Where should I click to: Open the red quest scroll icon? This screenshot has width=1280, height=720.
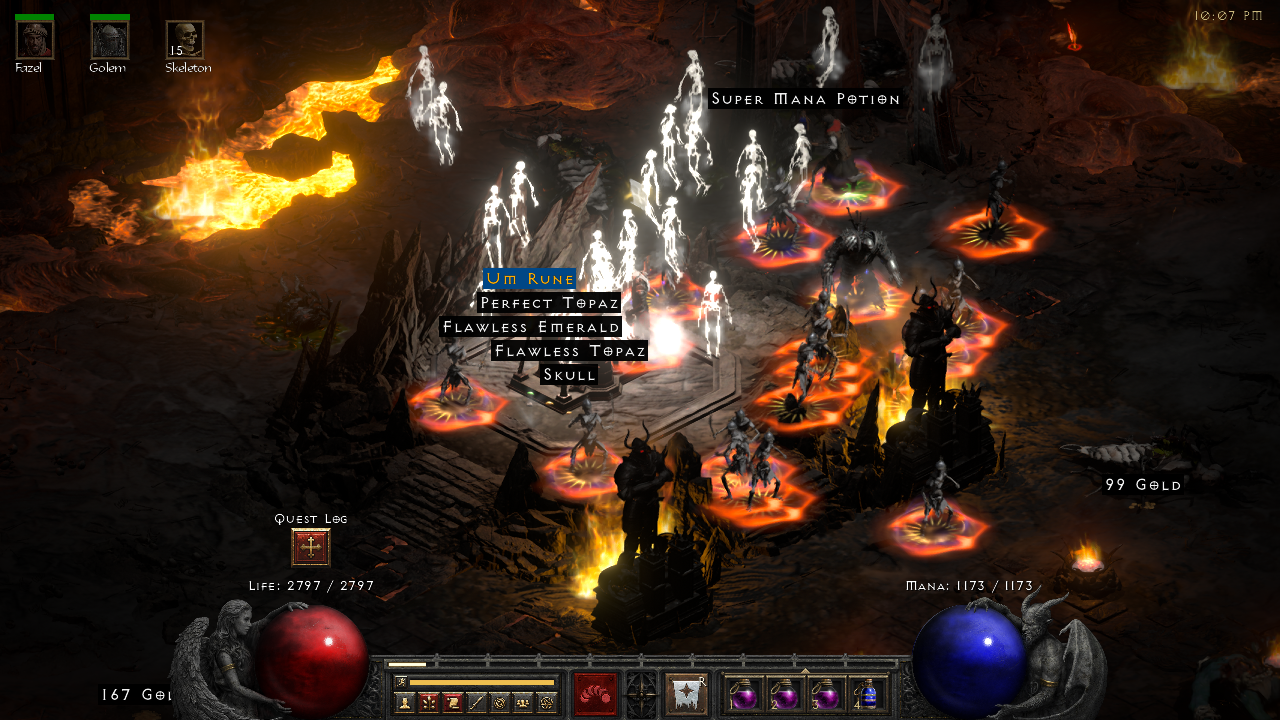[452, 702]
